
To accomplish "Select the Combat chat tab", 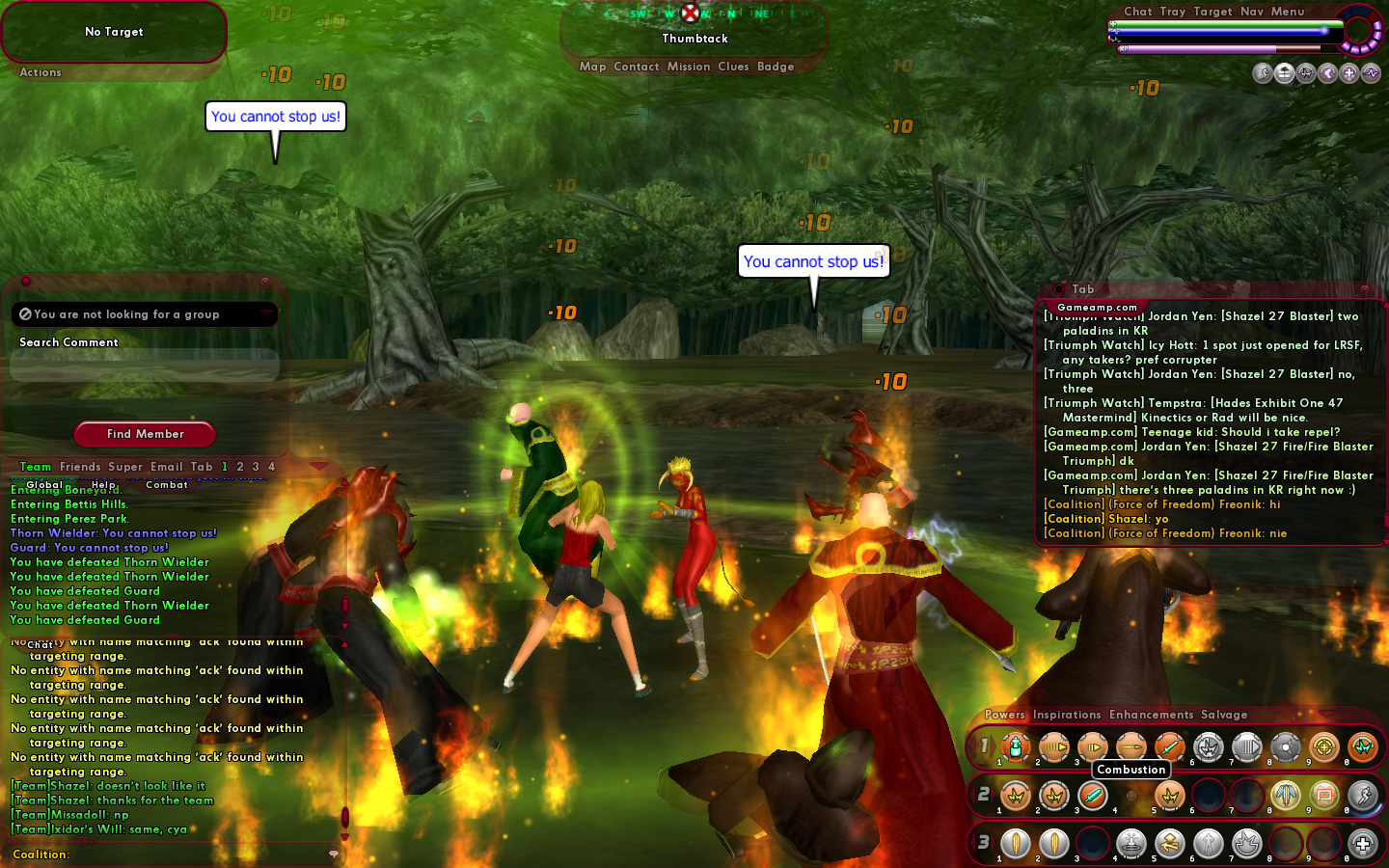I will pyautogui.click(x=167, y=485).
